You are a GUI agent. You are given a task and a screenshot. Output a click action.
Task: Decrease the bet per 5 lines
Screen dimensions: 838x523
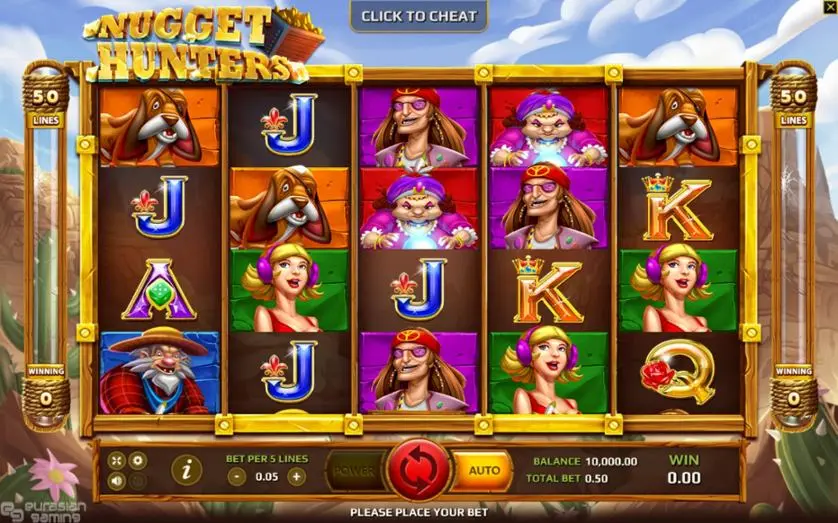[x=237, y=477]
